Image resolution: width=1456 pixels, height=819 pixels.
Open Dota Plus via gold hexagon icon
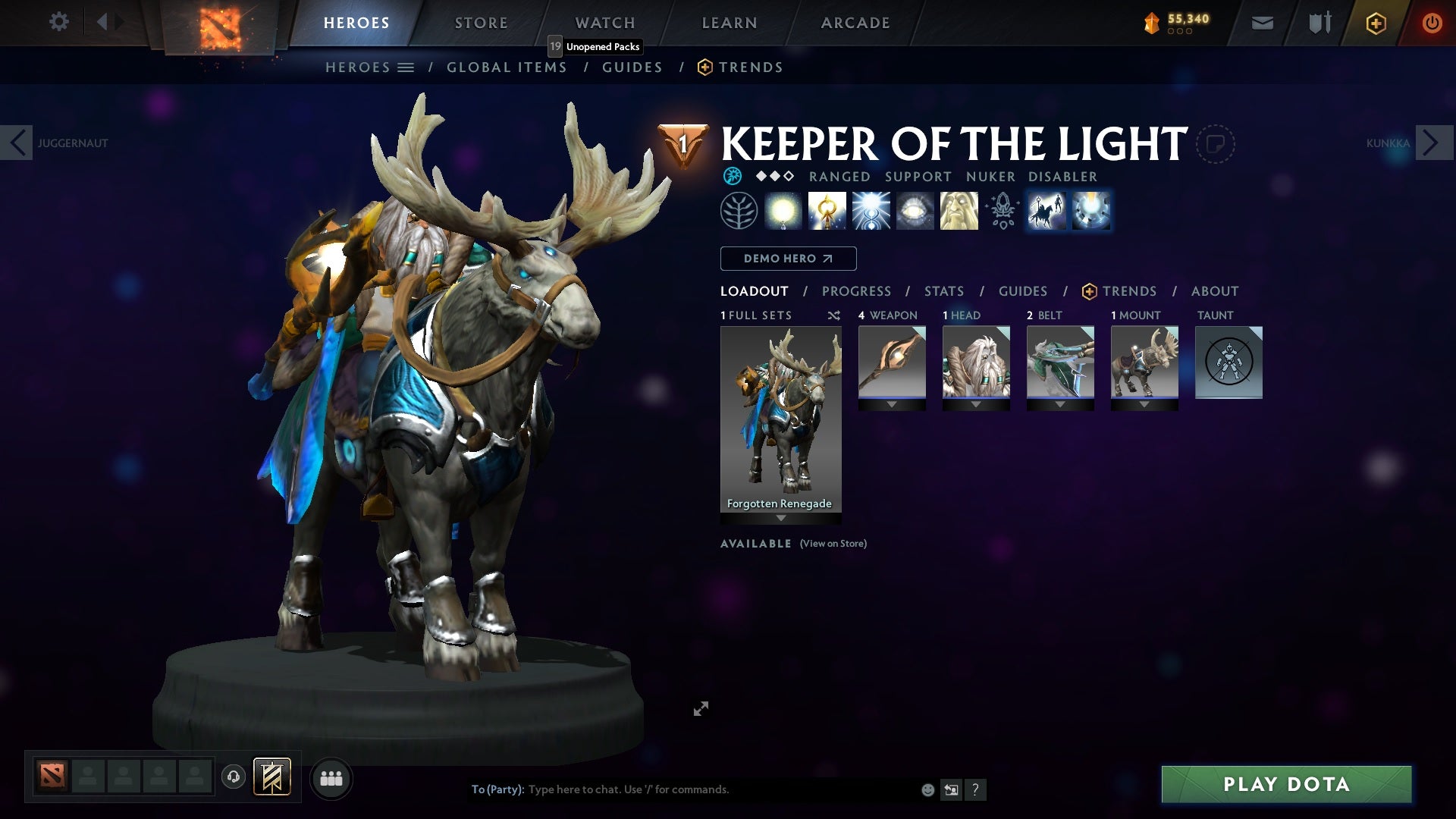coord(1375,23)
